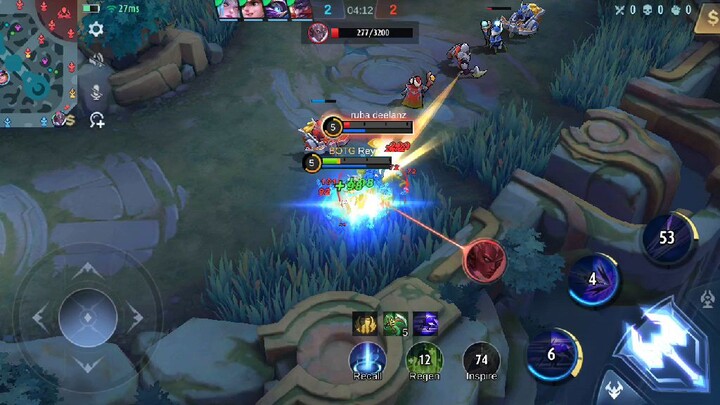Select the tower target icon beside attack
This screenshot has width=720, height=405.
[708, 299]
